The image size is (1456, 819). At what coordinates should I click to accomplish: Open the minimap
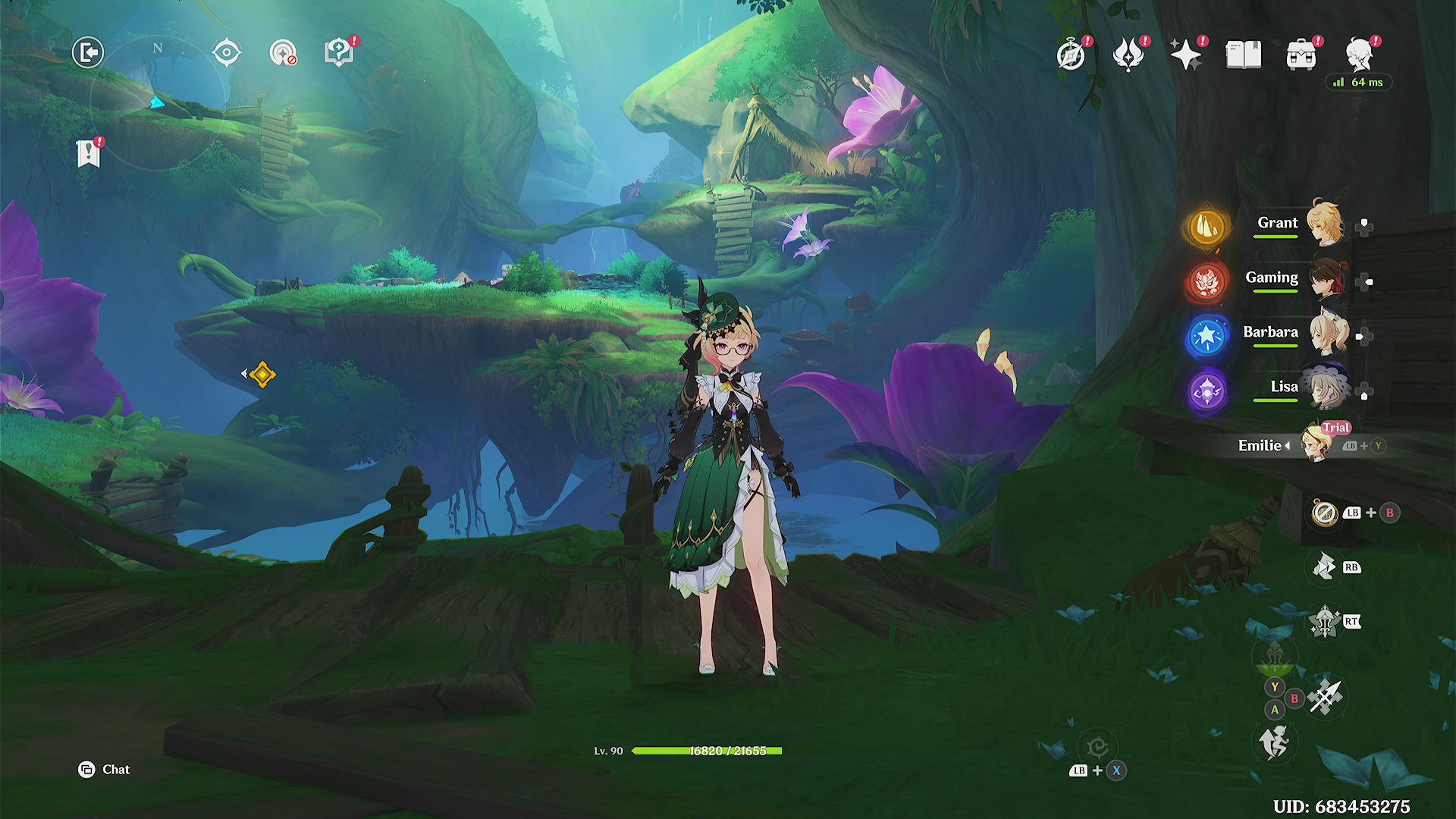(158, 102)
